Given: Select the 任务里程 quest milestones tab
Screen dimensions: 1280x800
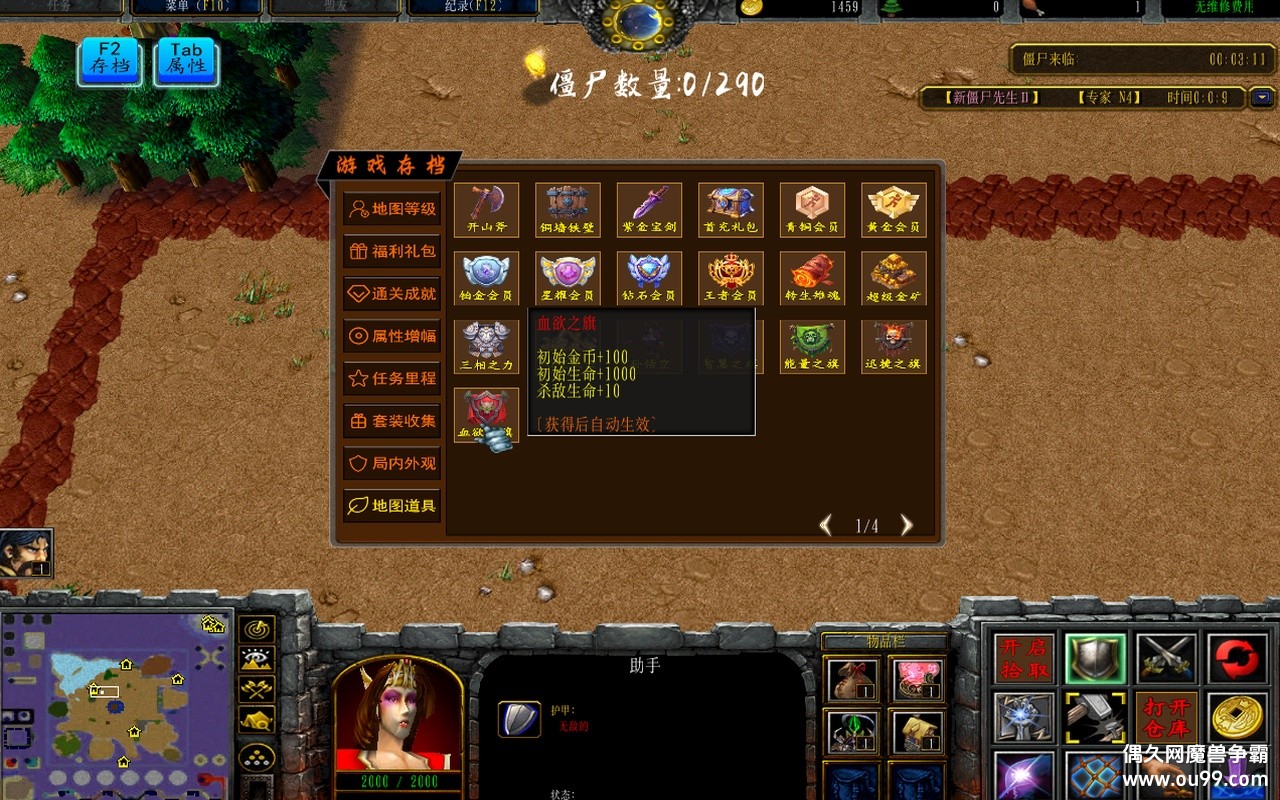Looking at the screenshot, I should (x=392, y=378).
